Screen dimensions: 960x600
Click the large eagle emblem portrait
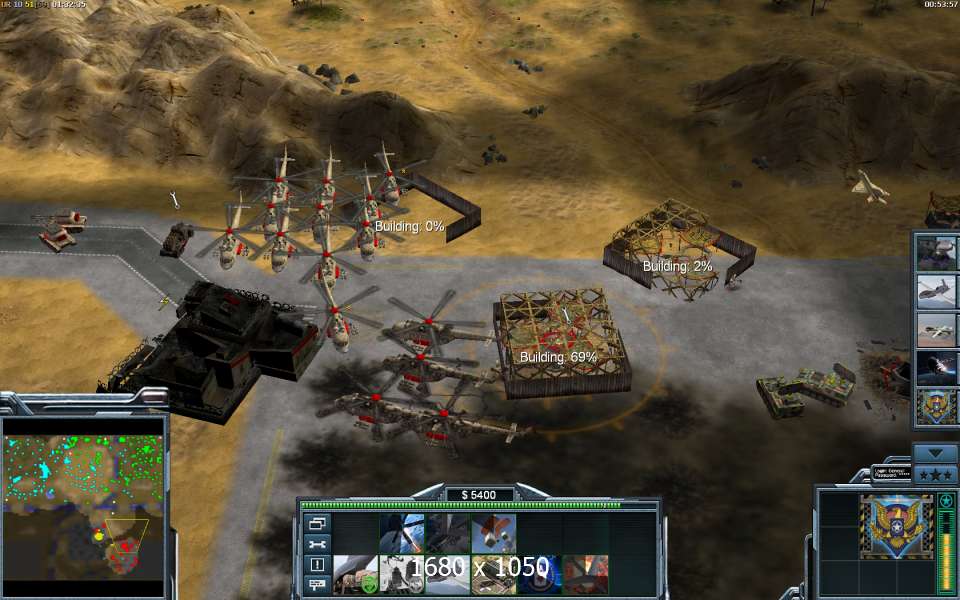click(x=895, y=525)
